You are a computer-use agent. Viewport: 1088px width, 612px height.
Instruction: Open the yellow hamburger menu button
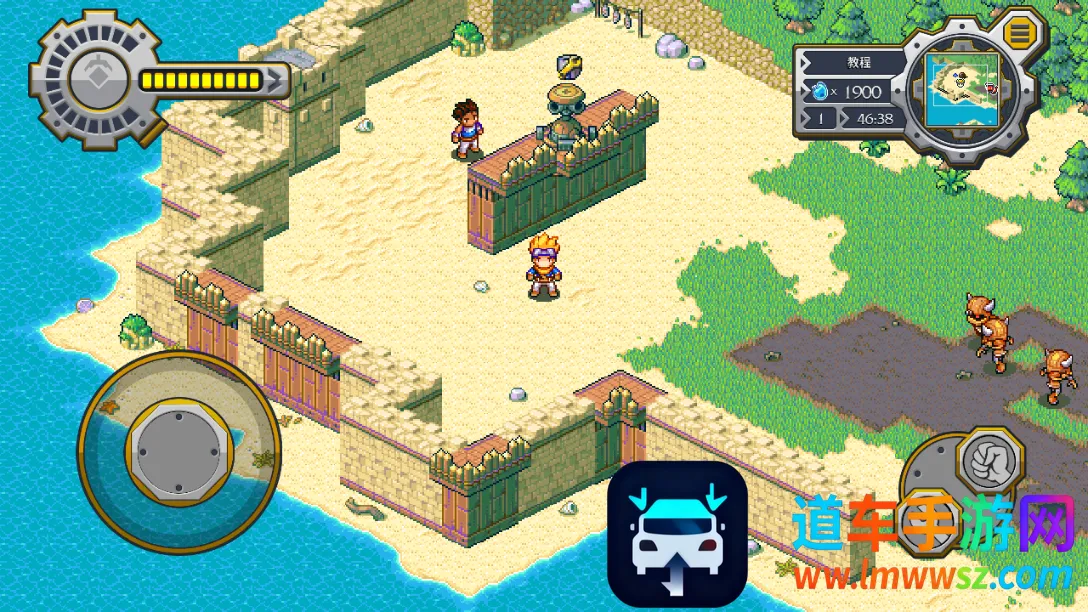point(1020,33)
